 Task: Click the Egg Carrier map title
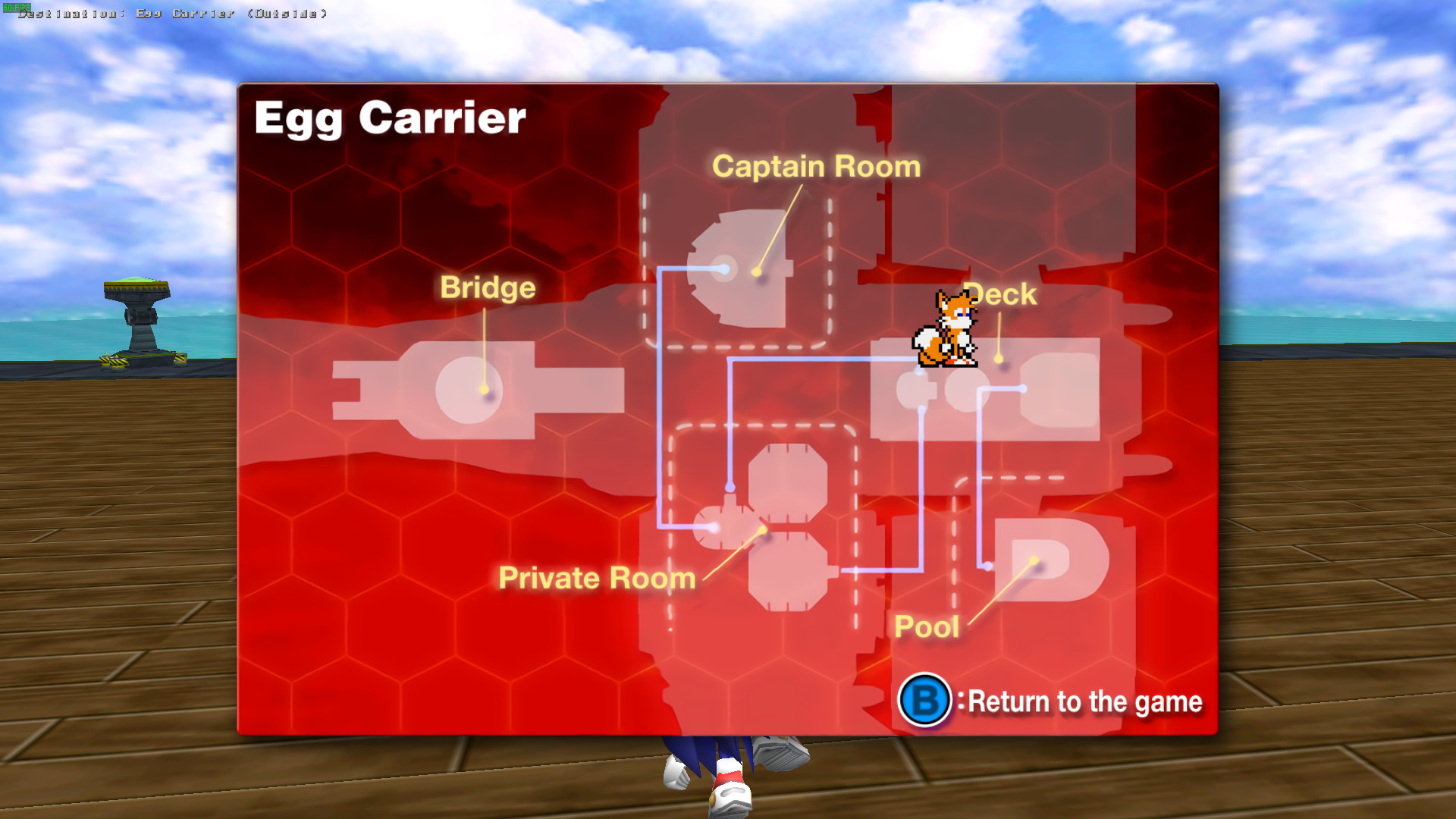[391, 118]
